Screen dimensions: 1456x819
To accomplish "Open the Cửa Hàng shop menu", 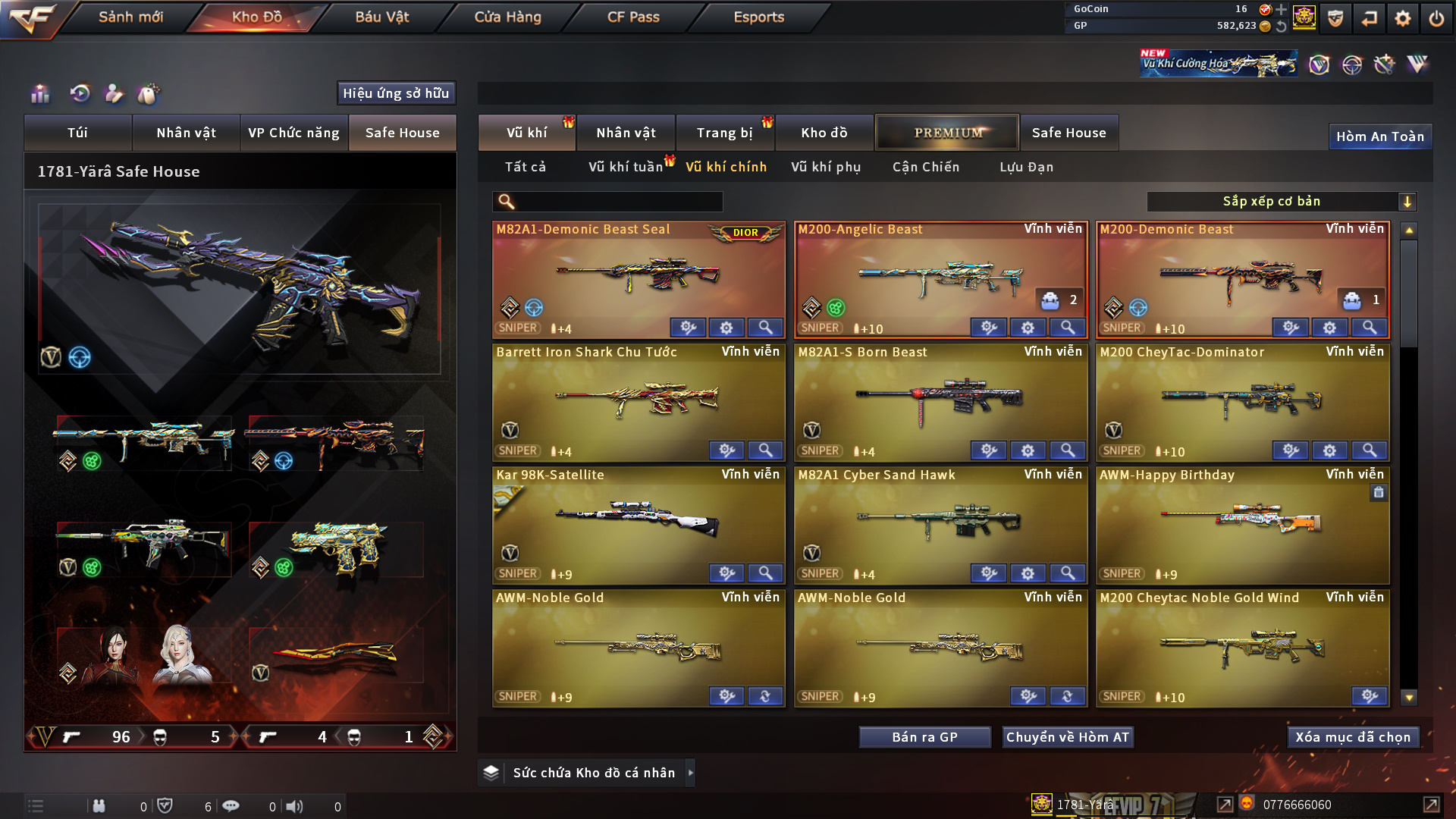I will (507, 17).
